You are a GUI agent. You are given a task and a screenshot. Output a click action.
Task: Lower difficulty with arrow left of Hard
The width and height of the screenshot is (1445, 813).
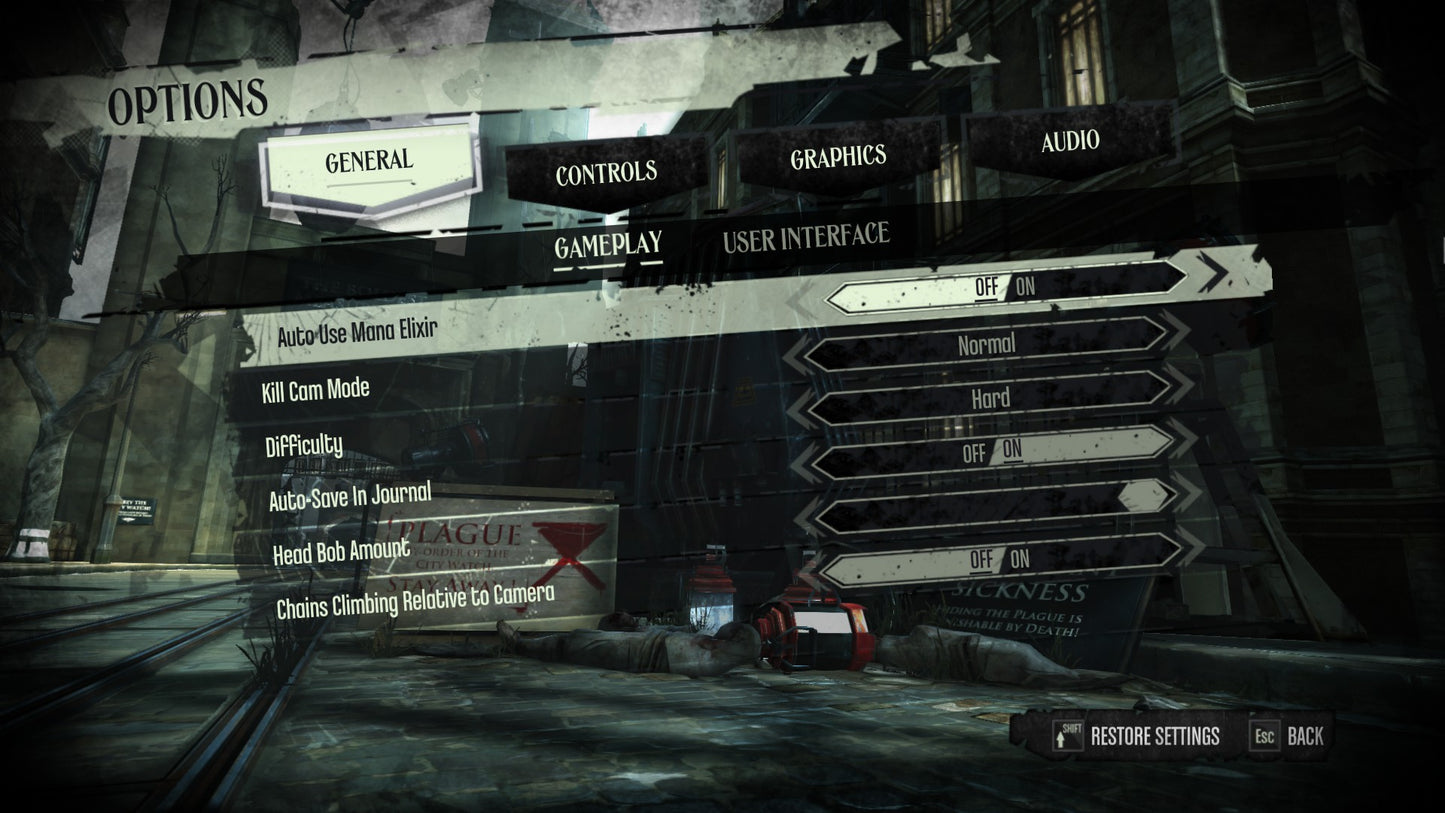point(799,407)
